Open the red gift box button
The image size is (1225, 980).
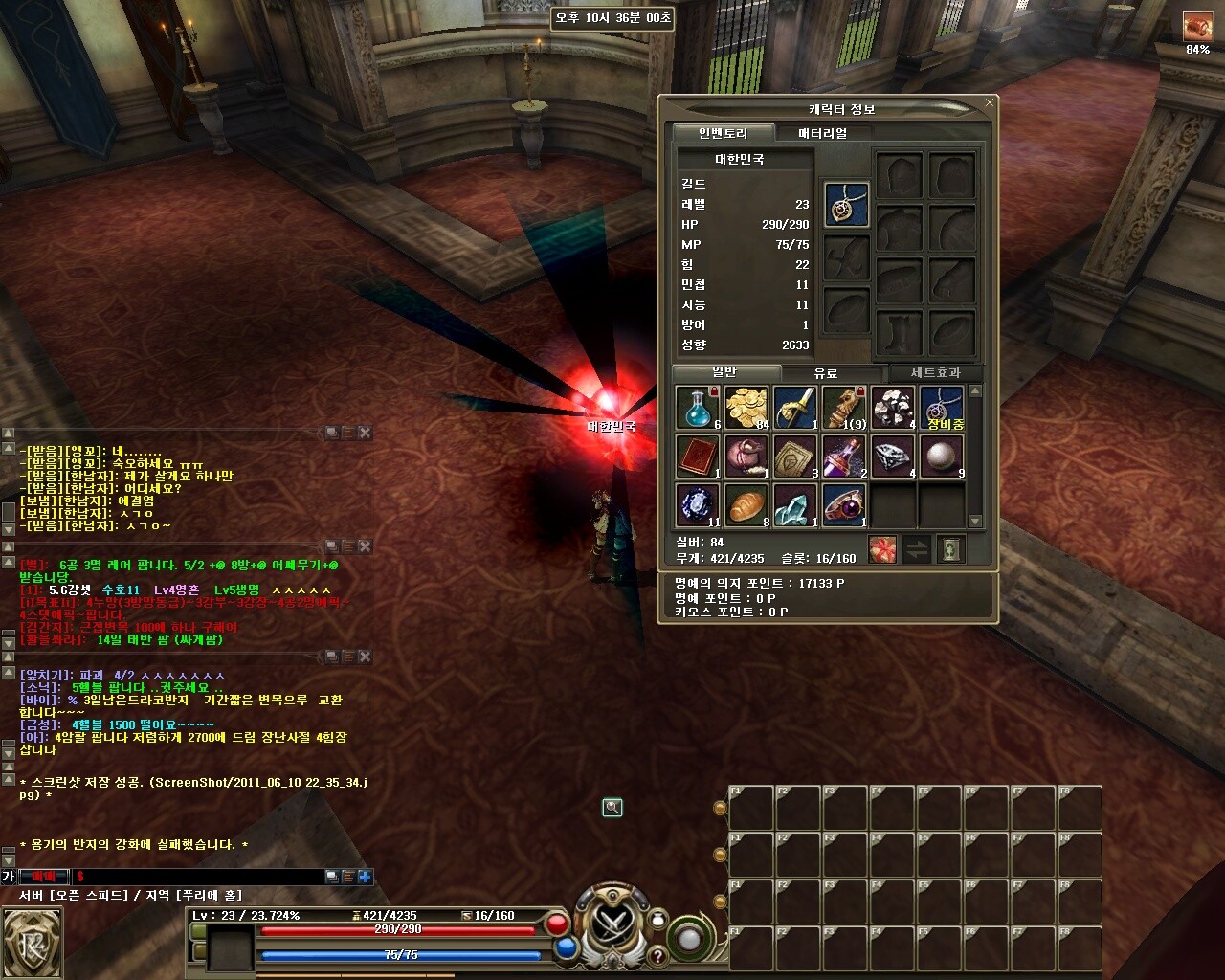[882, 549]
